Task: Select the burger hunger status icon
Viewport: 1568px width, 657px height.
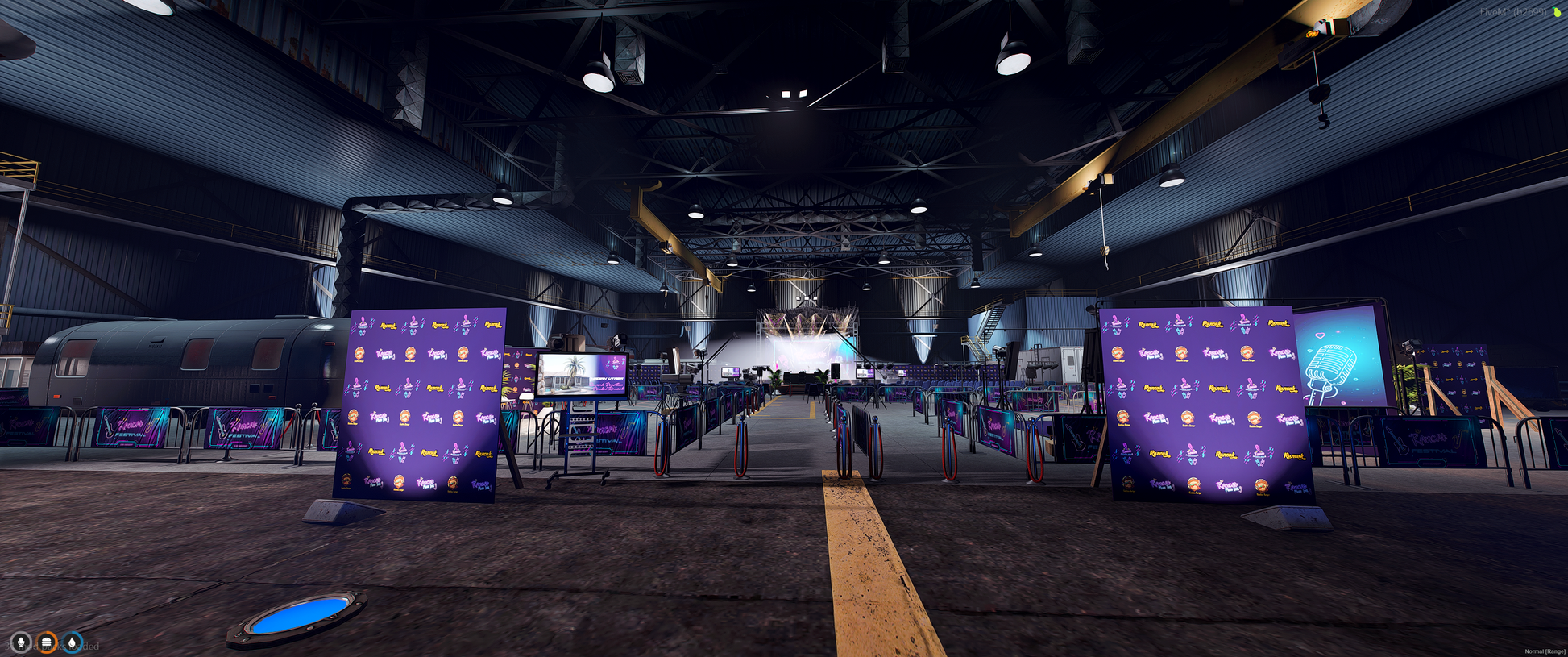Action: point(47,642)
